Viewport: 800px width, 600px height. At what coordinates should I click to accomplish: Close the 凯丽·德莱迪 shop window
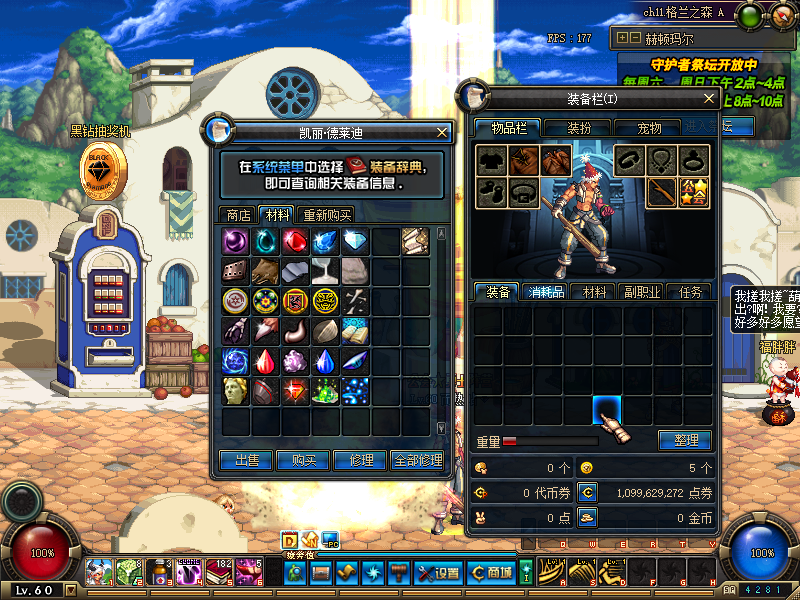(443, 132)
